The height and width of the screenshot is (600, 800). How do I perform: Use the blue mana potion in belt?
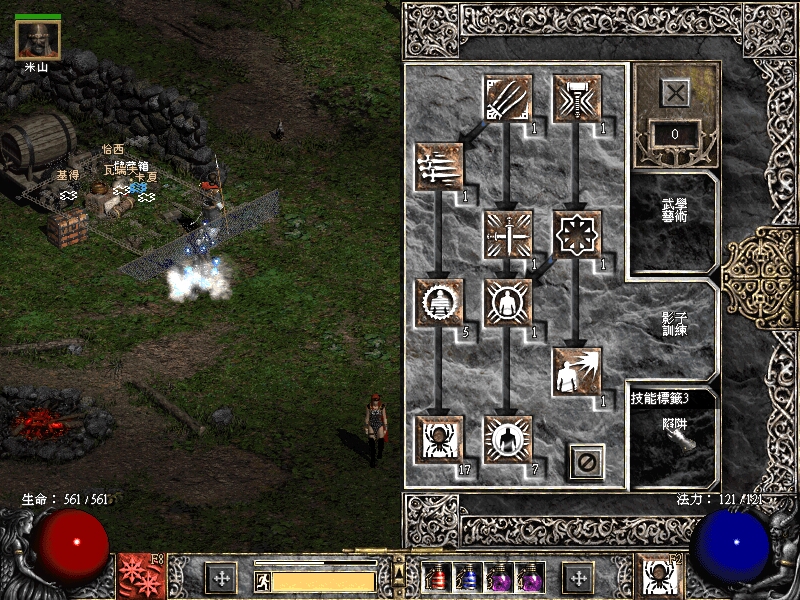467,577
